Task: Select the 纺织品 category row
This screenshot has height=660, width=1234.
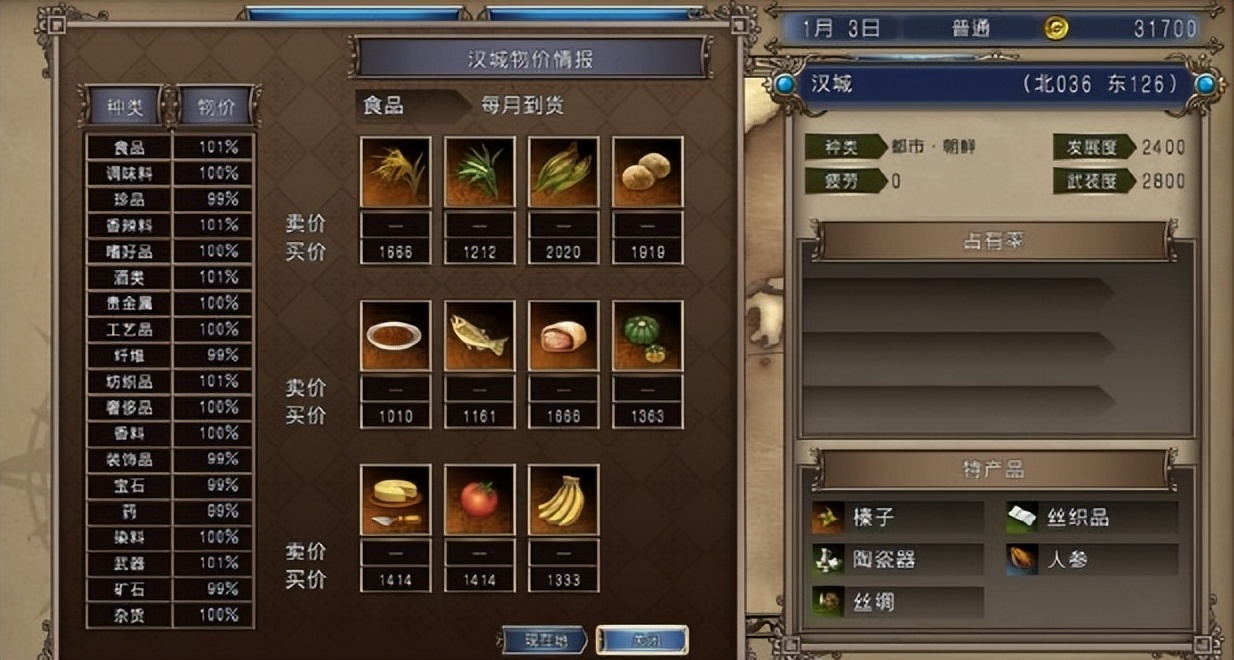Action: tap(129, 381)
